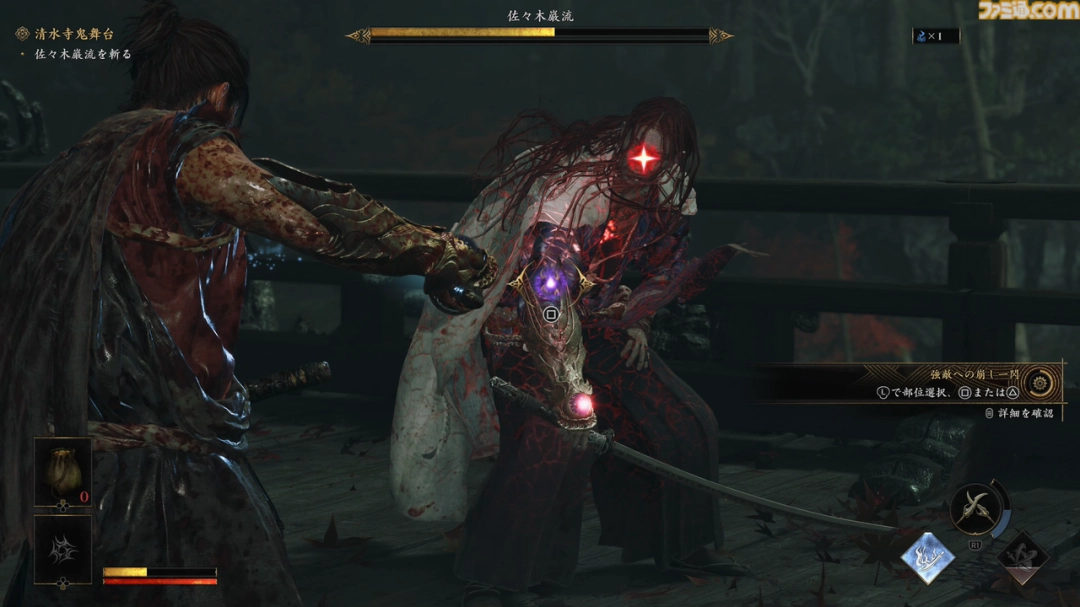Click the gear icon on 強敵への崩し一閃 prompt
The width and height of the screenshot is (1080, 607).
[x=1040, y=381]
